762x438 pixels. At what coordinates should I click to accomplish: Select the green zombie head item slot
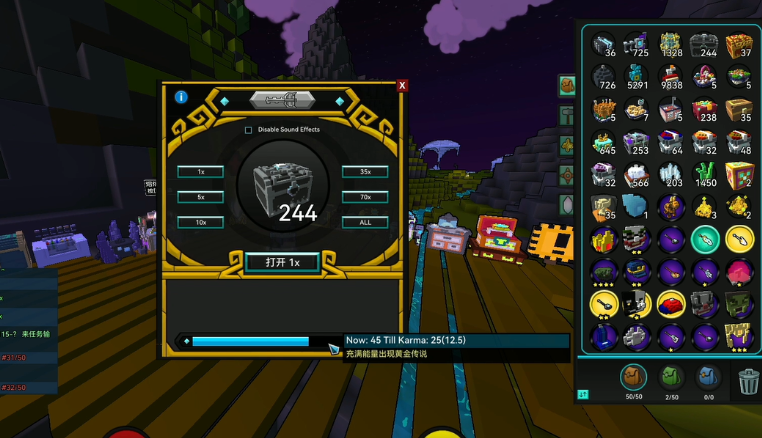pos(740,304)
